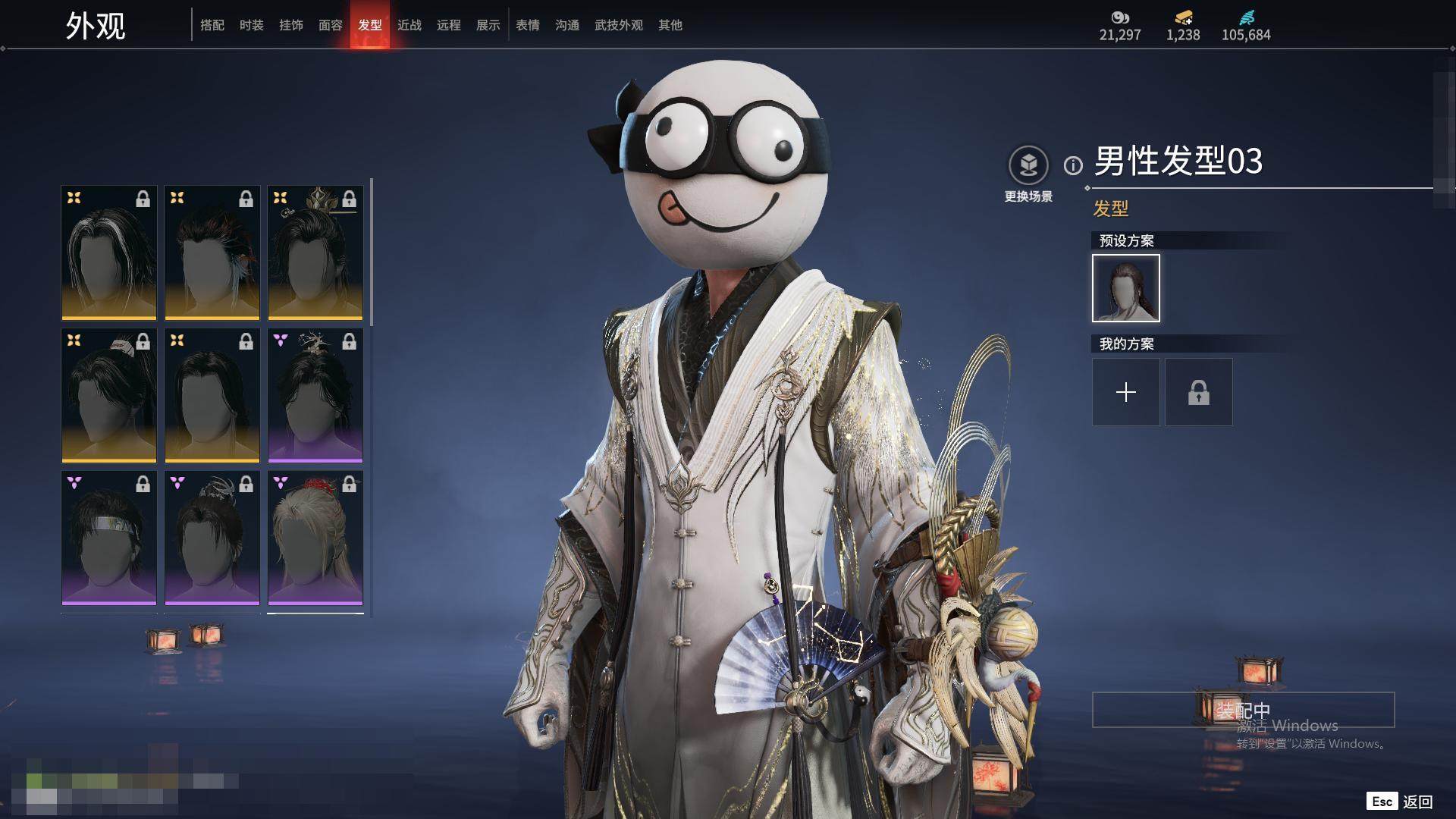The height and width of the screenshot is (819, 1456).
Task: Select the preset hairstyle thumbnail under 预设方案
Action: (x=1126, y=288)
